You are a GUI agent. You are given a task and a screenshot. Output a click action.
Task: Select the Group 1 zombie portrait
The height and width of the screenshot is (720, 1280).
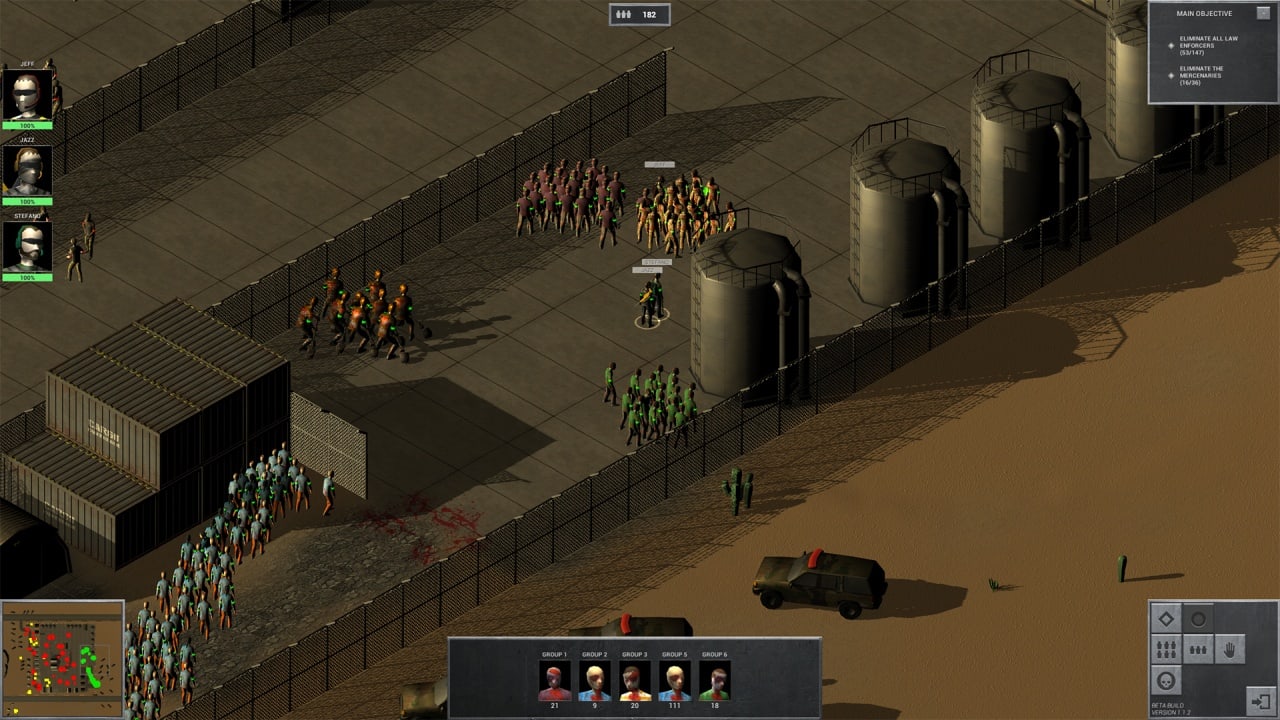tap(554, 681)
